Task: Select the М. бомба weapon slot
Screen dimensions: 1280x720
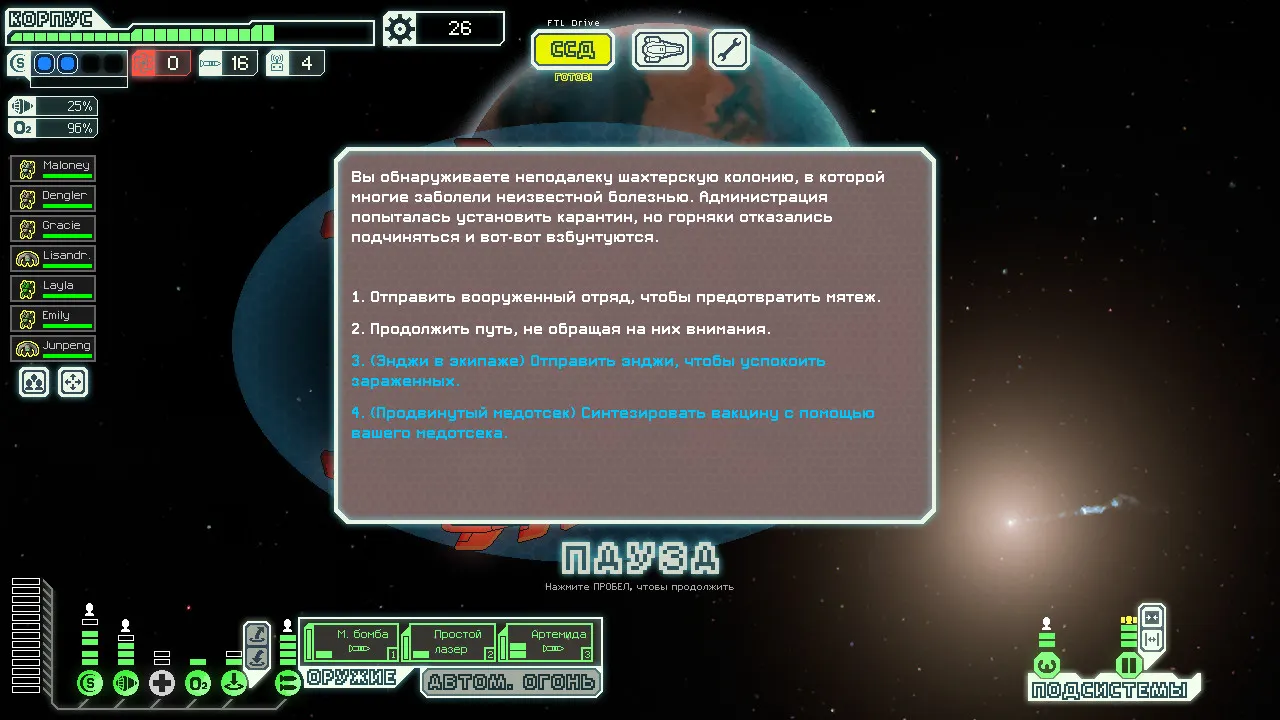Action: tap(352, 639)
